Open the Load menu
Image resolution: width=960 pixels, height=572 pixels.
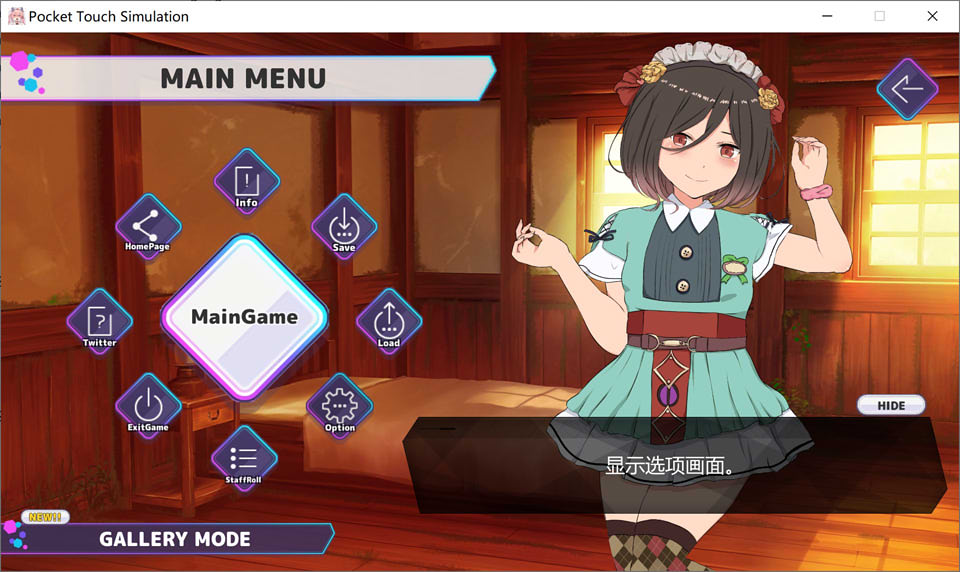388,322
